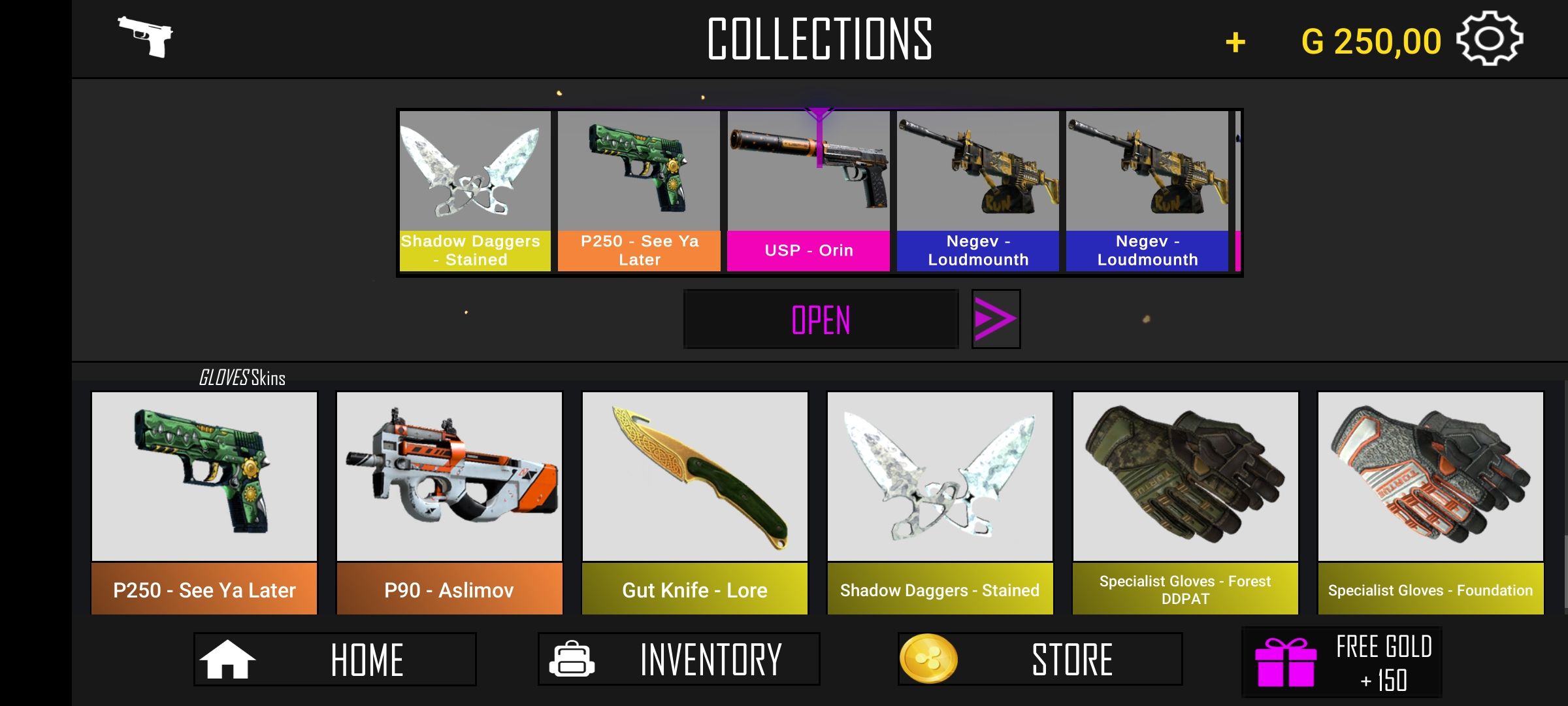The width and height of the screenshot is (1568, 706).
Task: Select the Gut Knife - Lore tile
Action: (694, 503)
